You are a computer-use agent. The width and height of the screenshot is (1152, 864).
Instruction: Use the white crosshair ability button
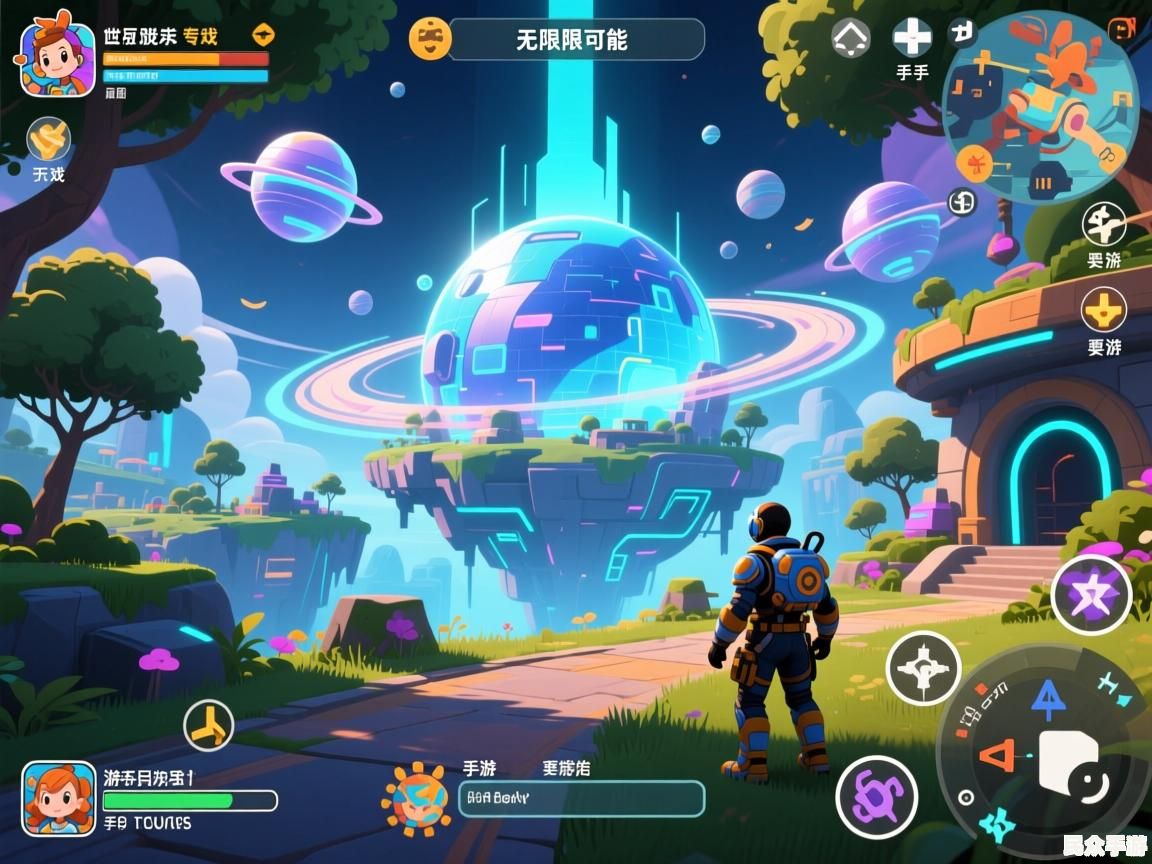(923, 668)
